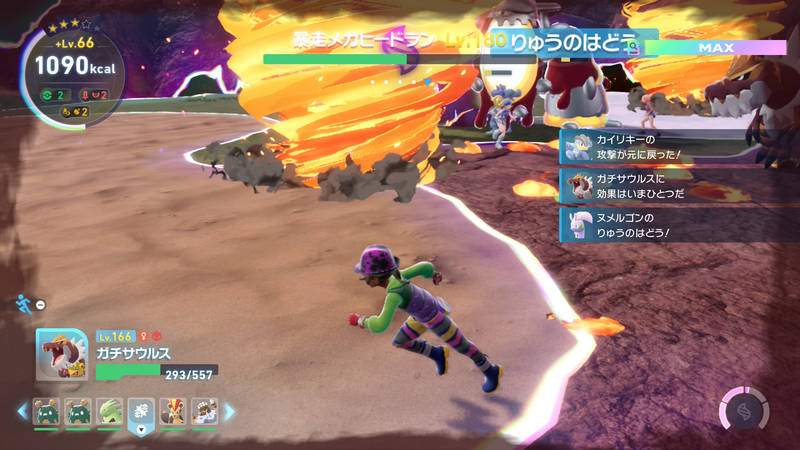Image resolution: width=800 pixels, height=450 pixels.
Task: Choose the highlighted snowflake party slot
Action: pyautogui.click(x=141, y=411)
